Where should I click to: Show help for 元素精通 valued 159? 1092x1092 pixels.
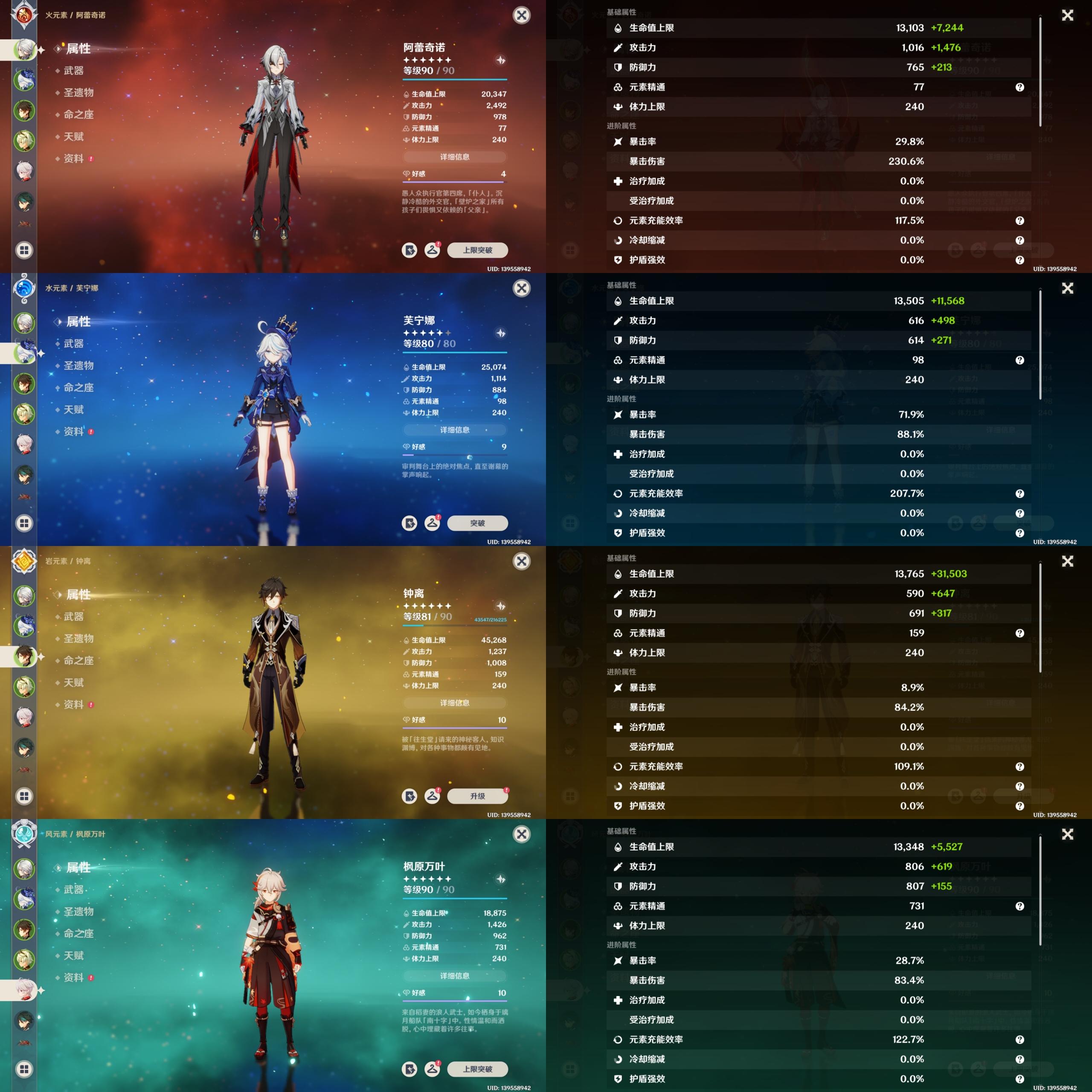[x=1019, y=633]
